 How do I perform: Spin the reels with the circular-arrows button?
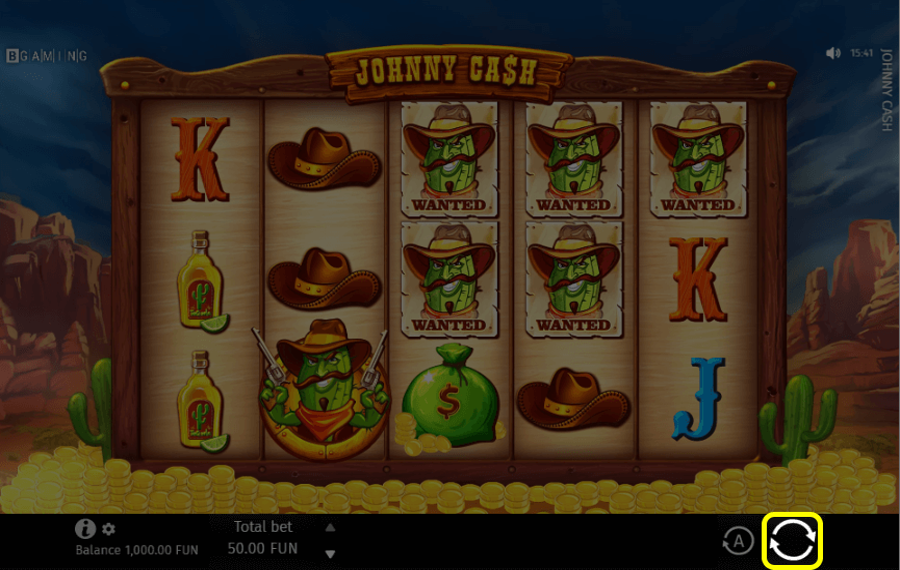point(792,541)
